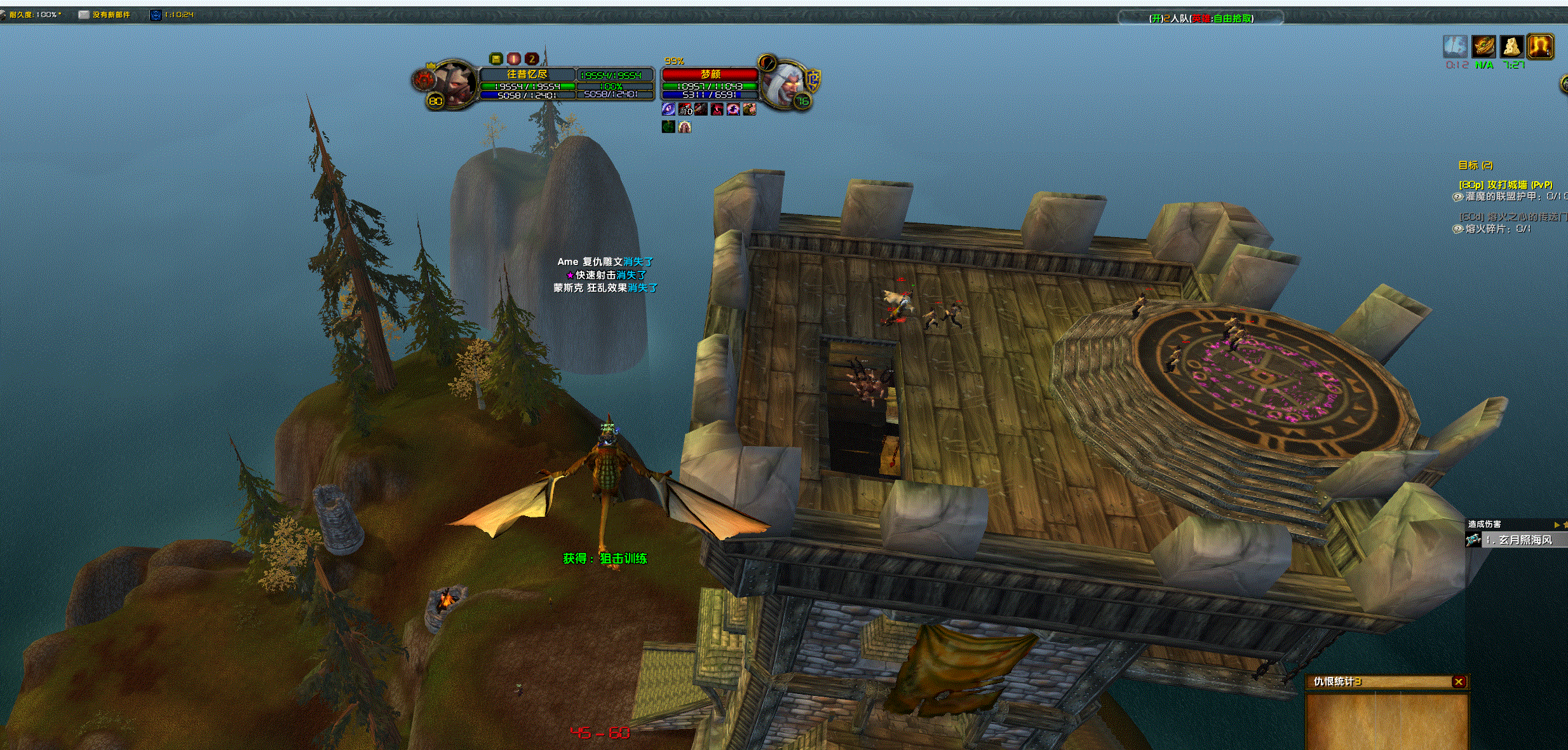The width and height of the screenshot is (1568, 750).
Task: Click the 耐久度 durability indicator
Action: point(33,15)
